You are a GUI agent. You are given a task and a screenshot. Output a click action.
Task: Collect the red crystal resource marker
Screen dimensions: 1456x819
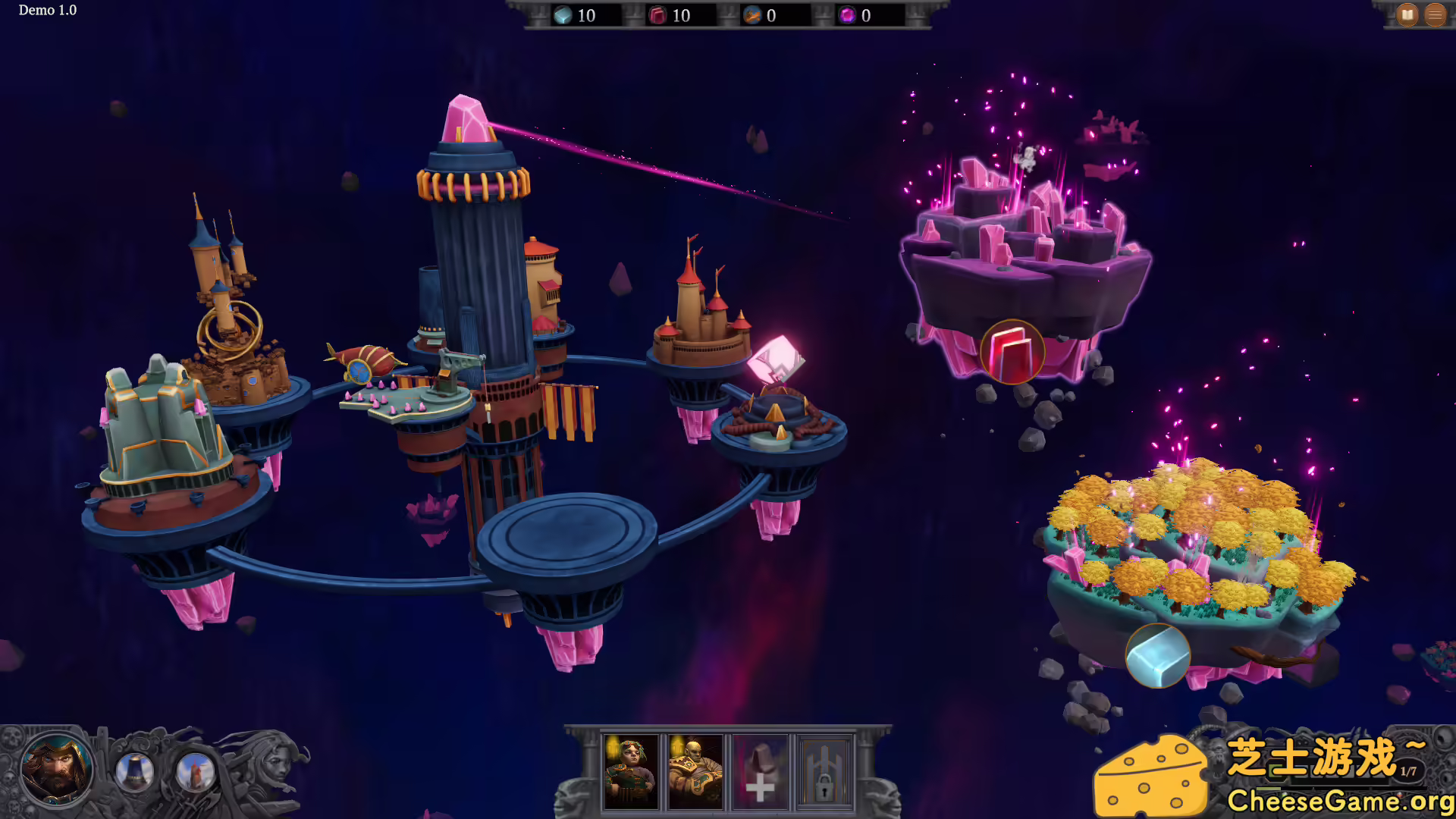pos(1012,352)
